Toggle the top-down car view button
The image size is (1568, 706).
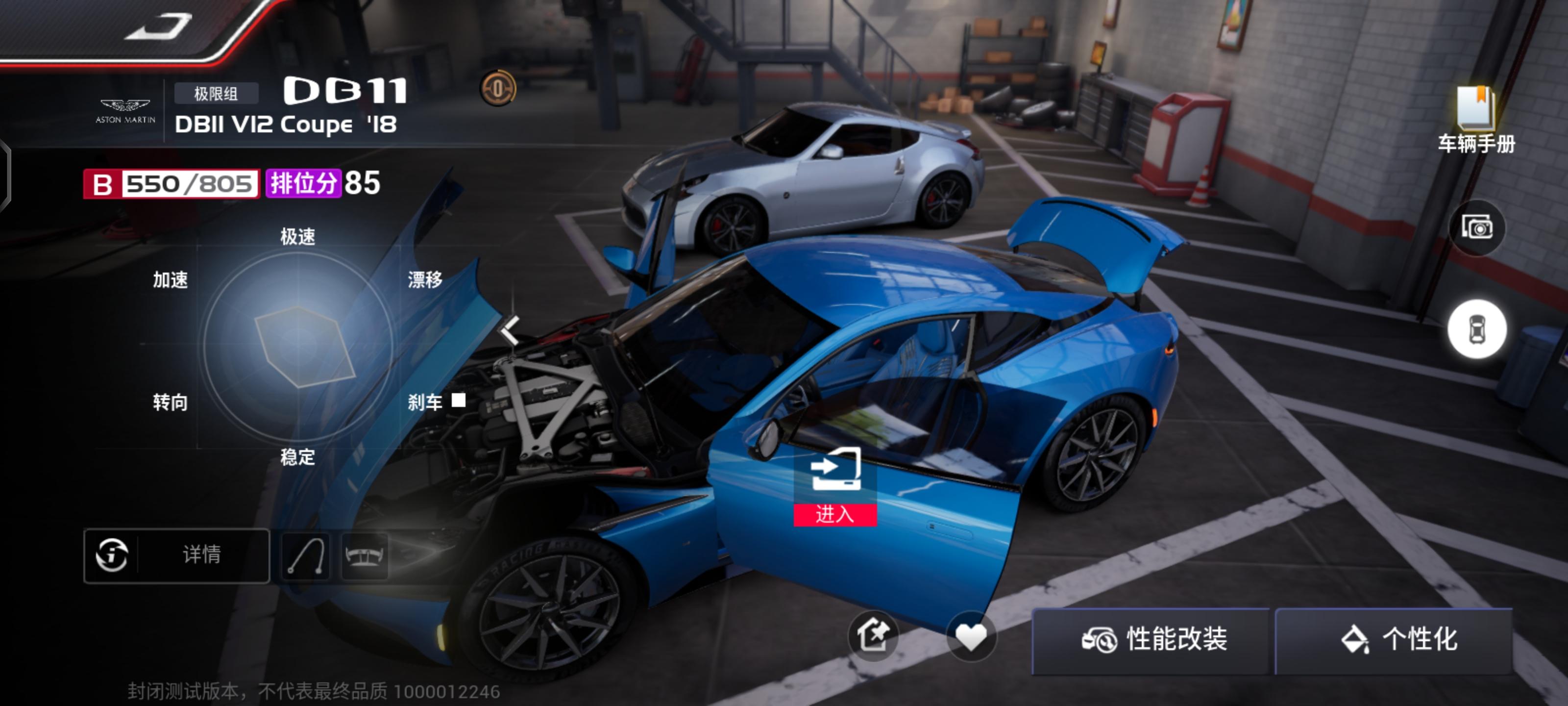(x=1477, y=329)
